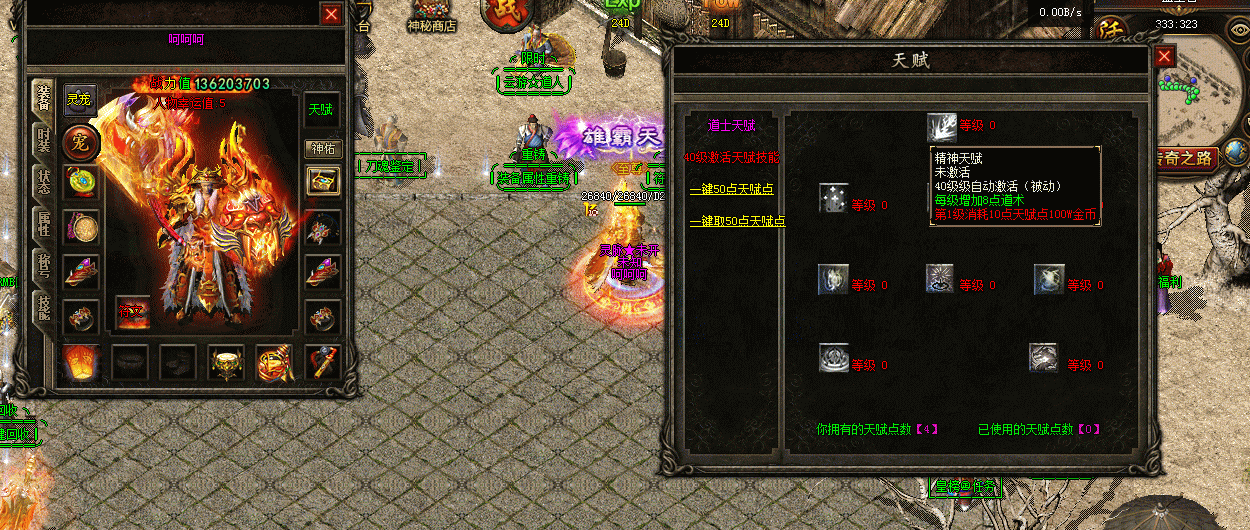
Task: Select the gold treasure chest equipment slot
Action: coord(322,181)
